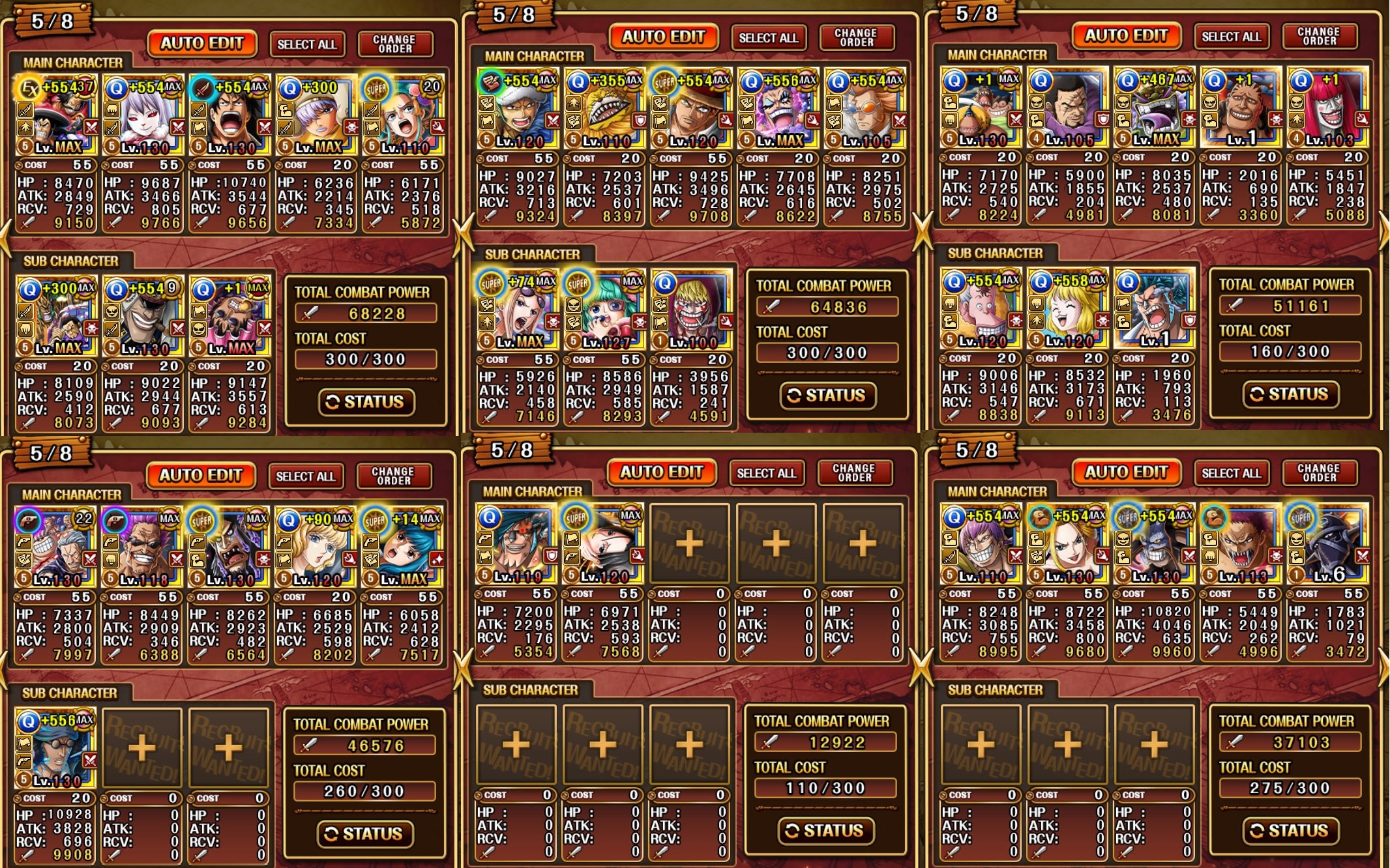Image resolution: width=1390 pixels, height=868 pixels.
Task: Open STATUS for the 64836 combat power team
Action: pyautogui.click(x=827, y=396)
